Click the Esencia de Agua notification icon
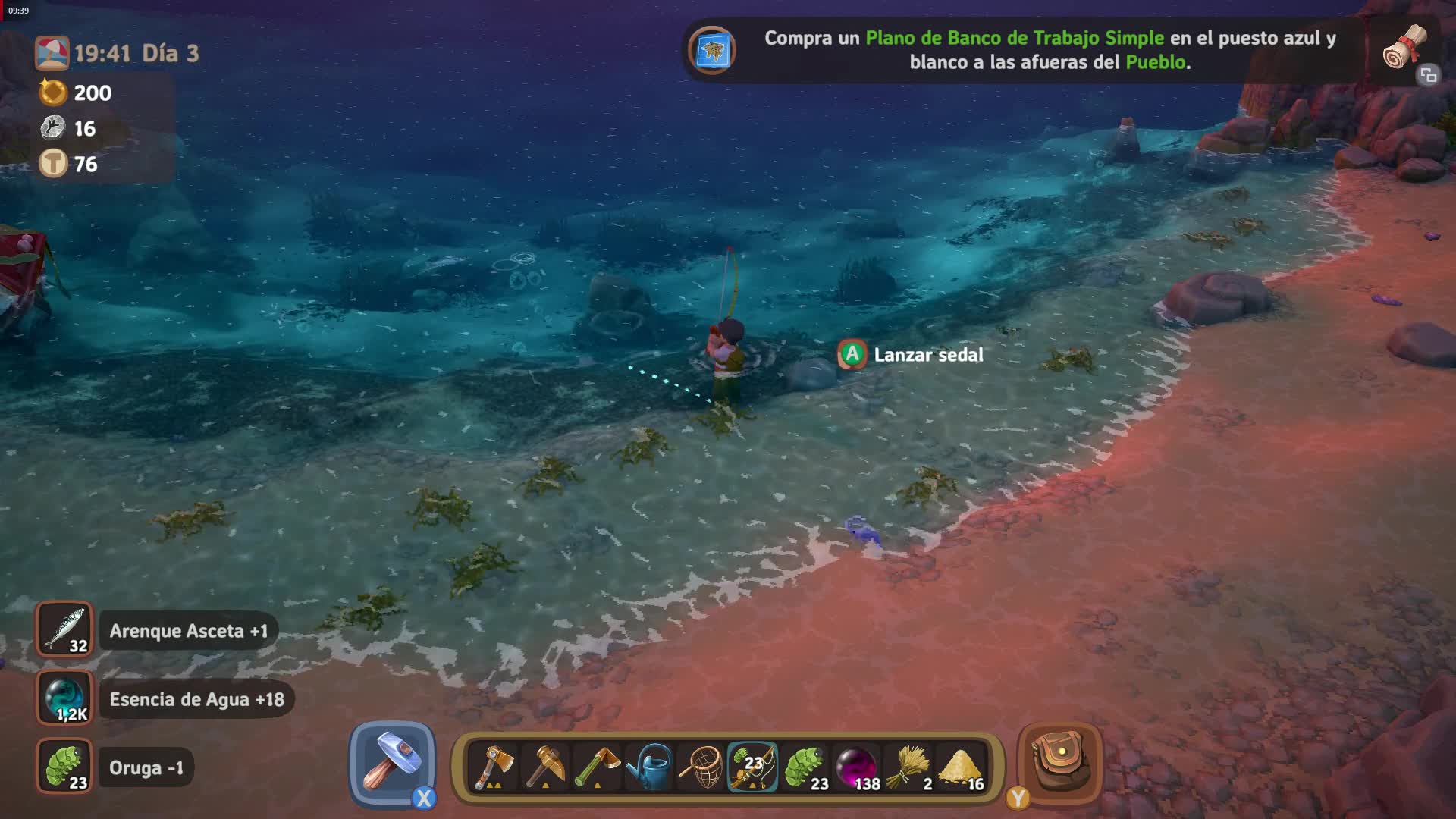This screenshot has width=1456, height=819. tap(64, 698)
